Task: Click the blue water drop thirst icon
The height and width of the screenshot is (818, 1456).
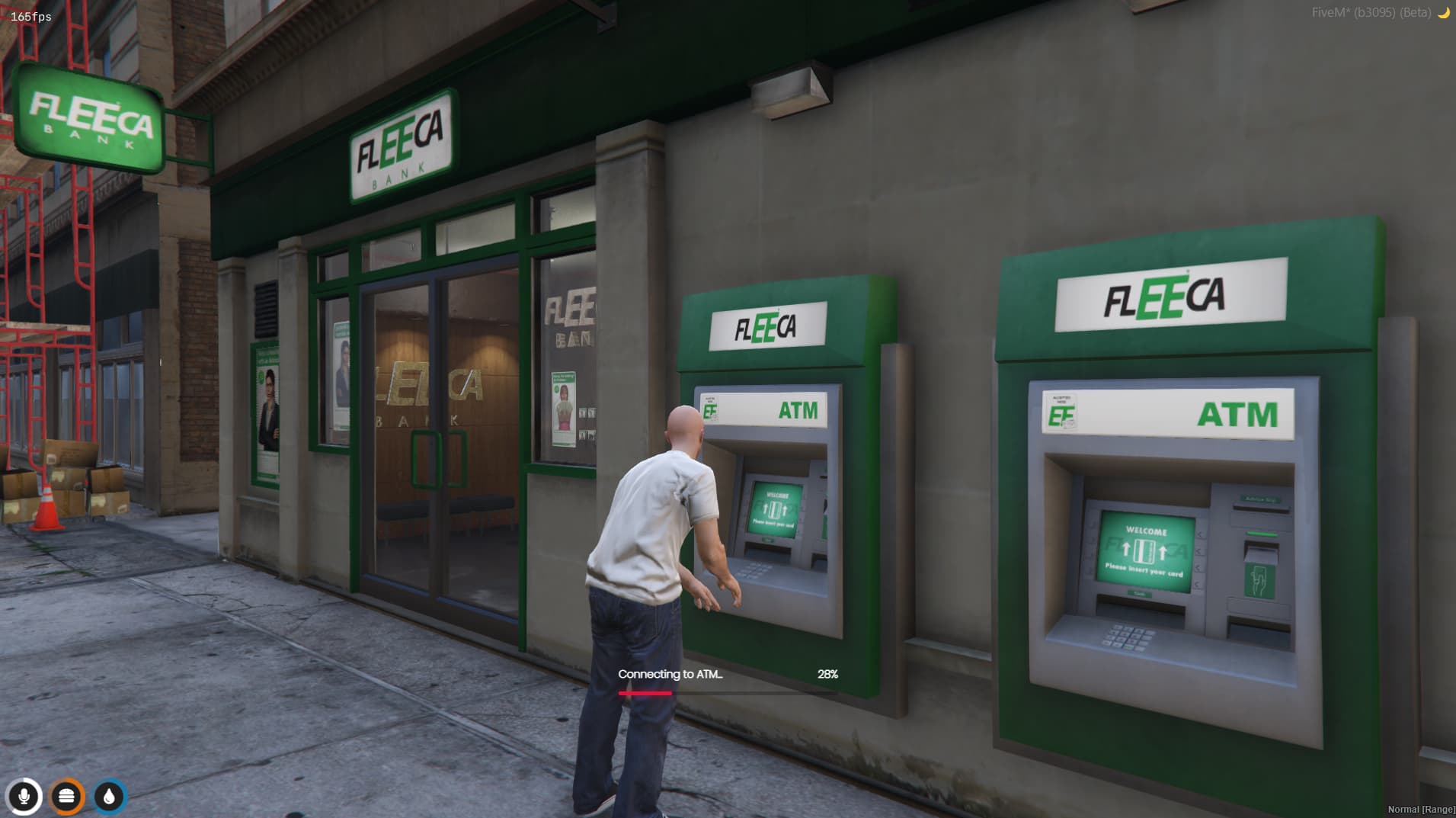Action: click(109, 796)
